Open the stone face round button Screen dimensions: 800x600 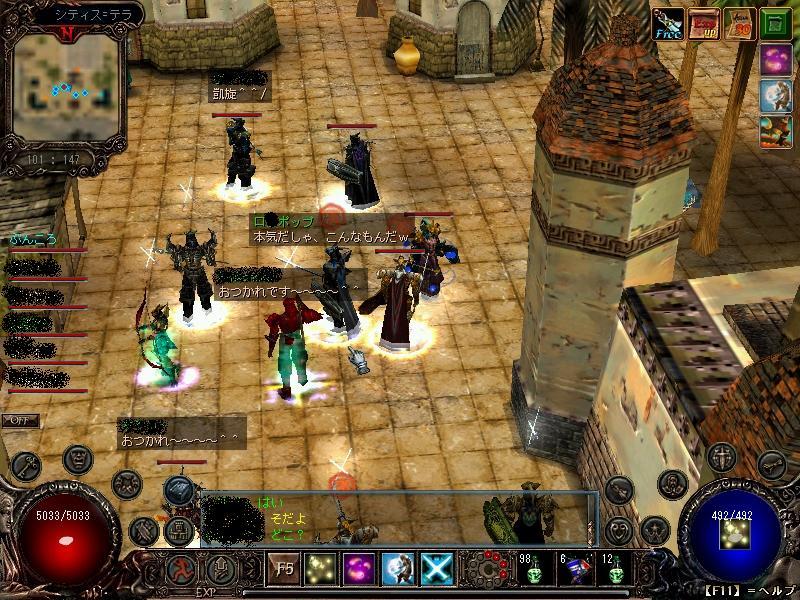[x=78, y=459]
